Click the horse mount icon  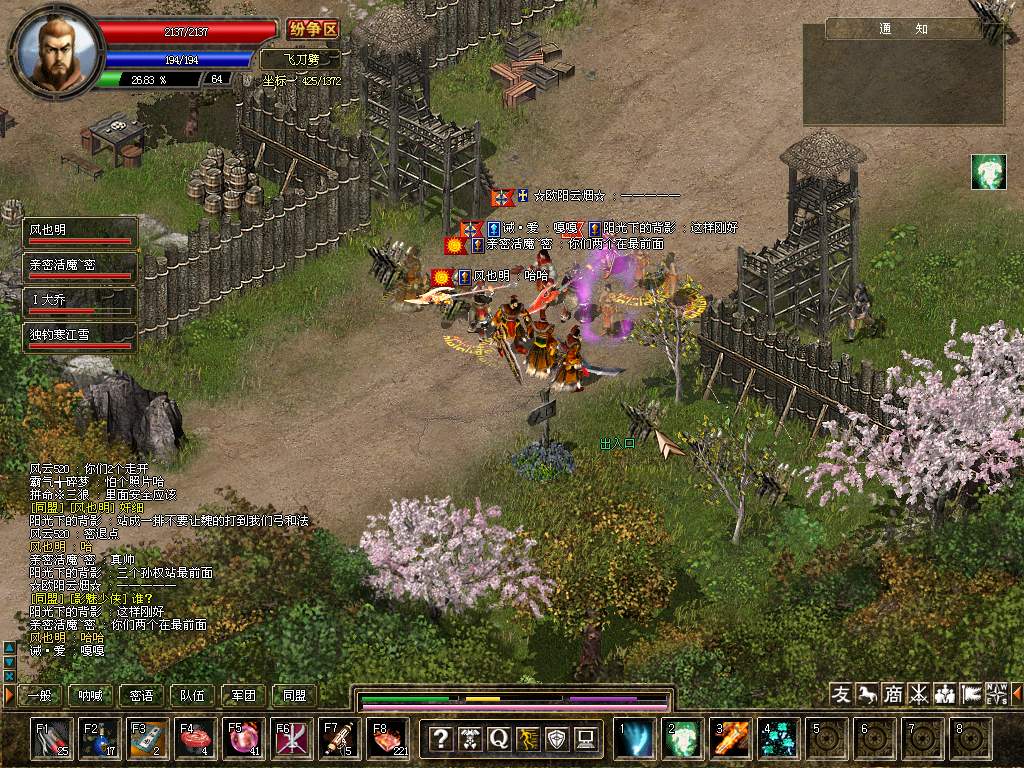867,694
